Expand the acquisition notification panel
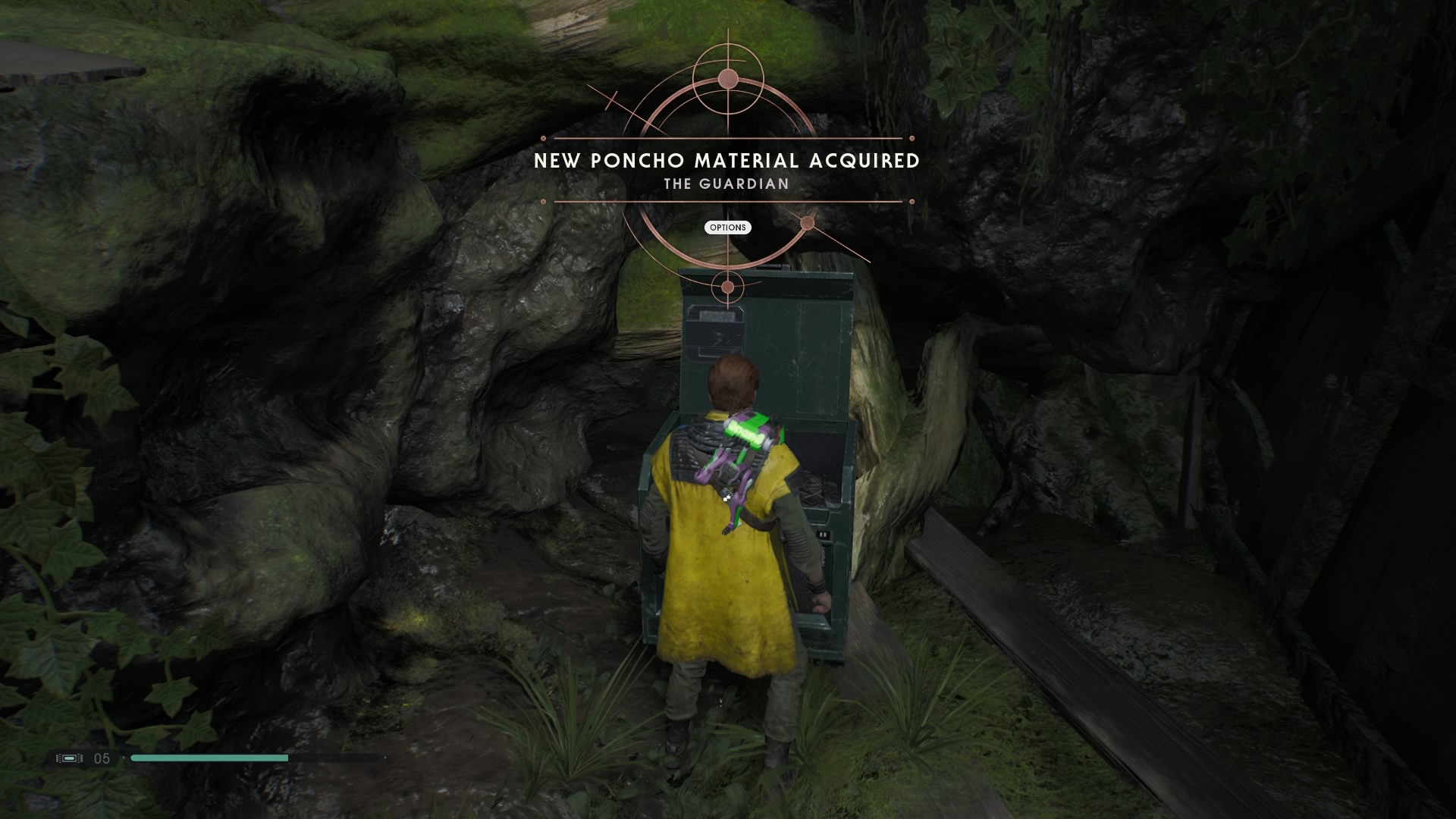 coord(727,227)
